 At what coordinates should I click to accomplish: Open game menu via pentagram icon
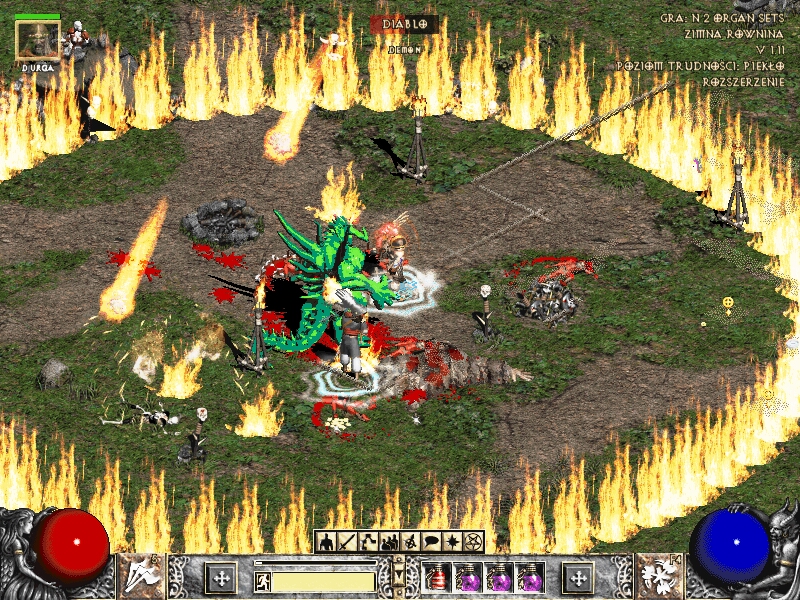(x=473, y=542)
